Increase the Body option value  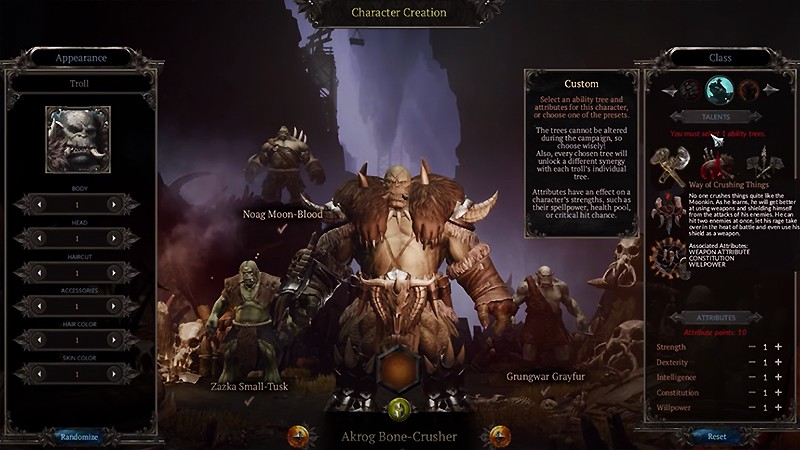(x=113, y=204)
